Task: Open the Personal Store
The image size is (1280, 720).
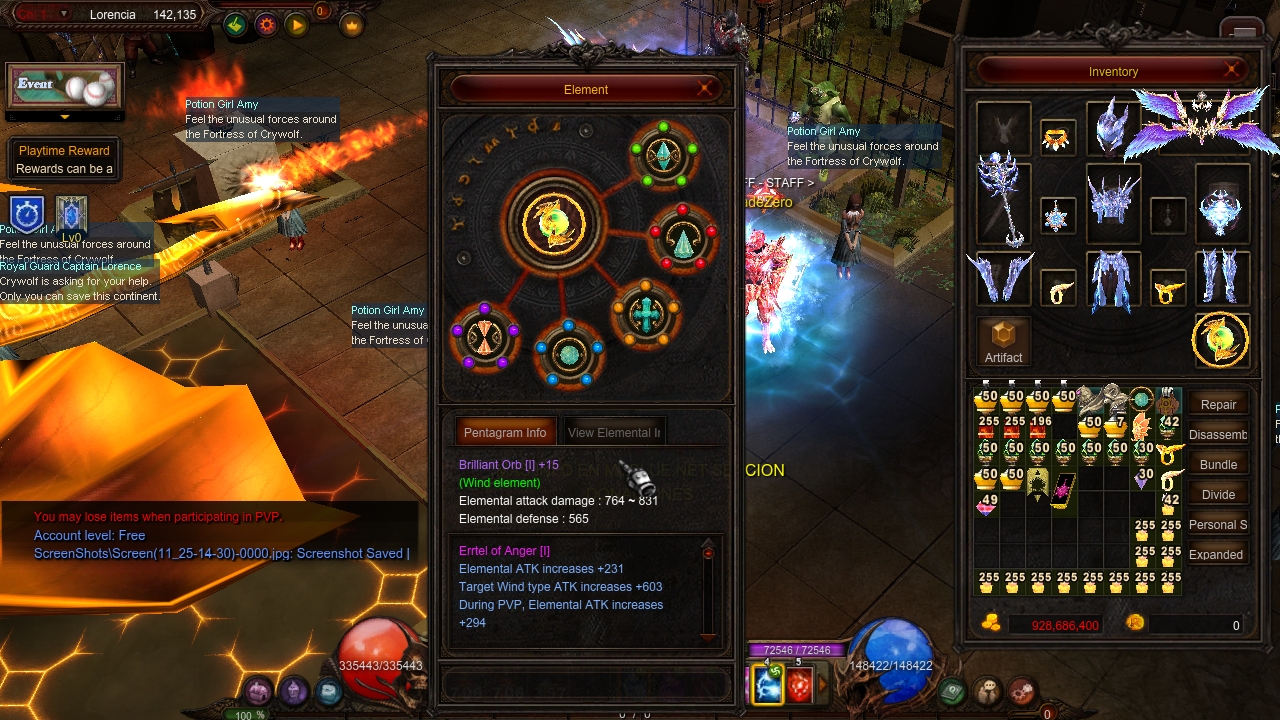Action: point(1218,525)
